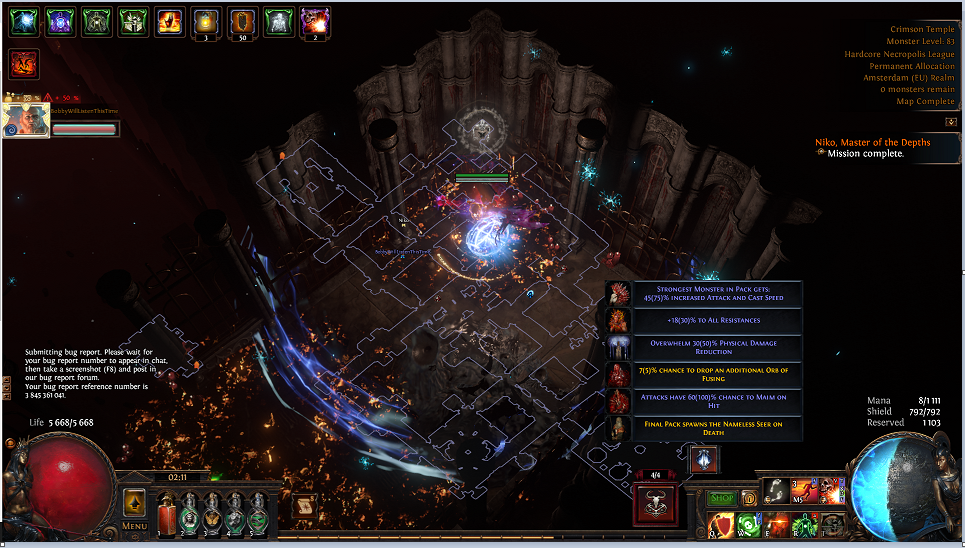
Task: Activate the green skill on W
Action: pyautogui.click(x=747, y=524)
